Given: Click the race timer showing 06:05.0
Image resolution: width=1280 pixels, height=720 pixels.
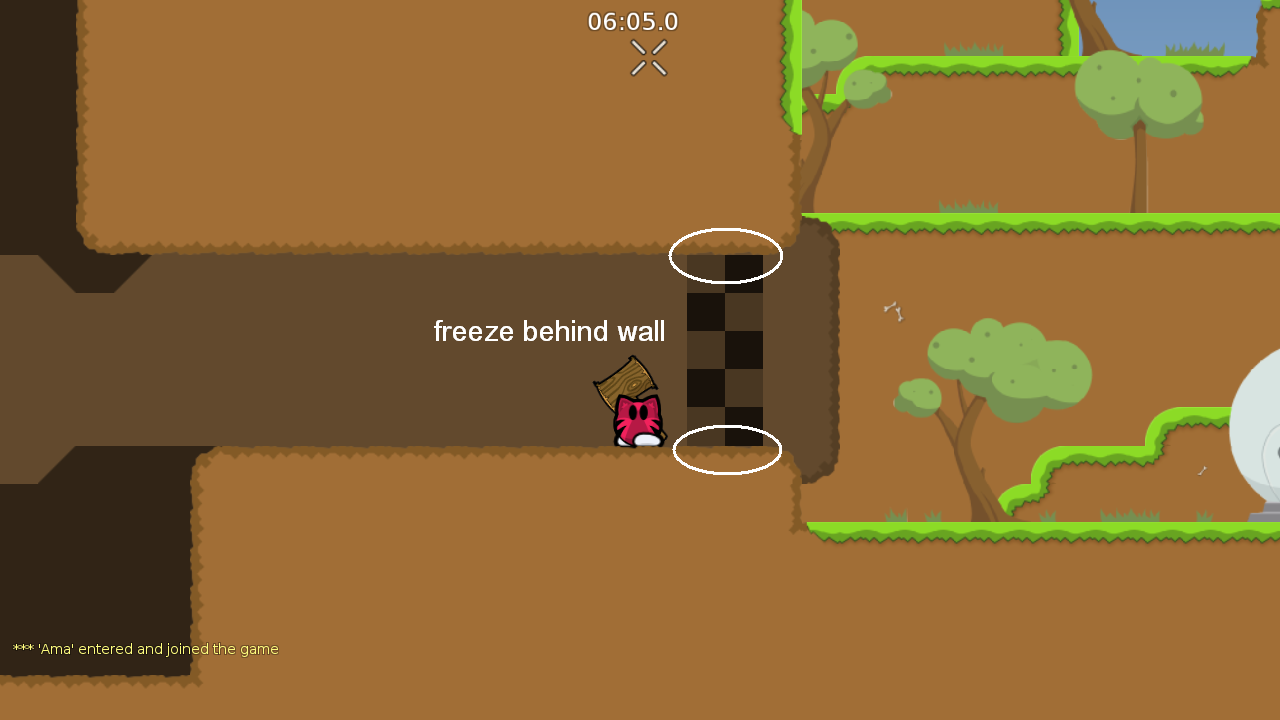Looking at the screenshot, I should pos(632,21).
